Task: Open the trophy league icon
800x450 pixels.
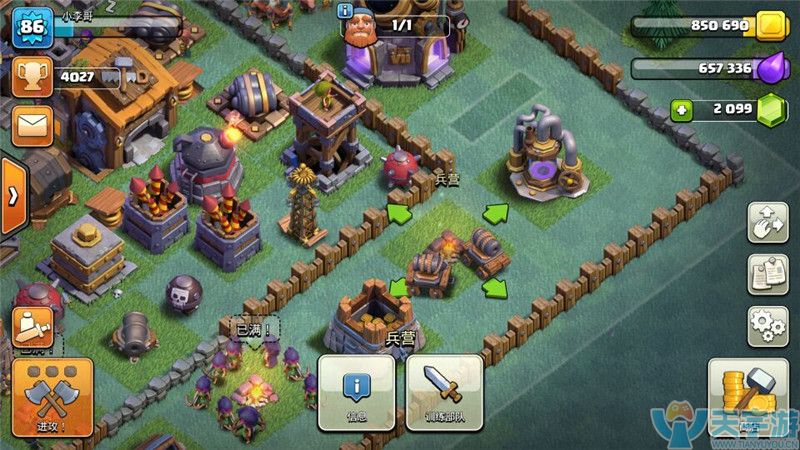Action: coord(33,76)
